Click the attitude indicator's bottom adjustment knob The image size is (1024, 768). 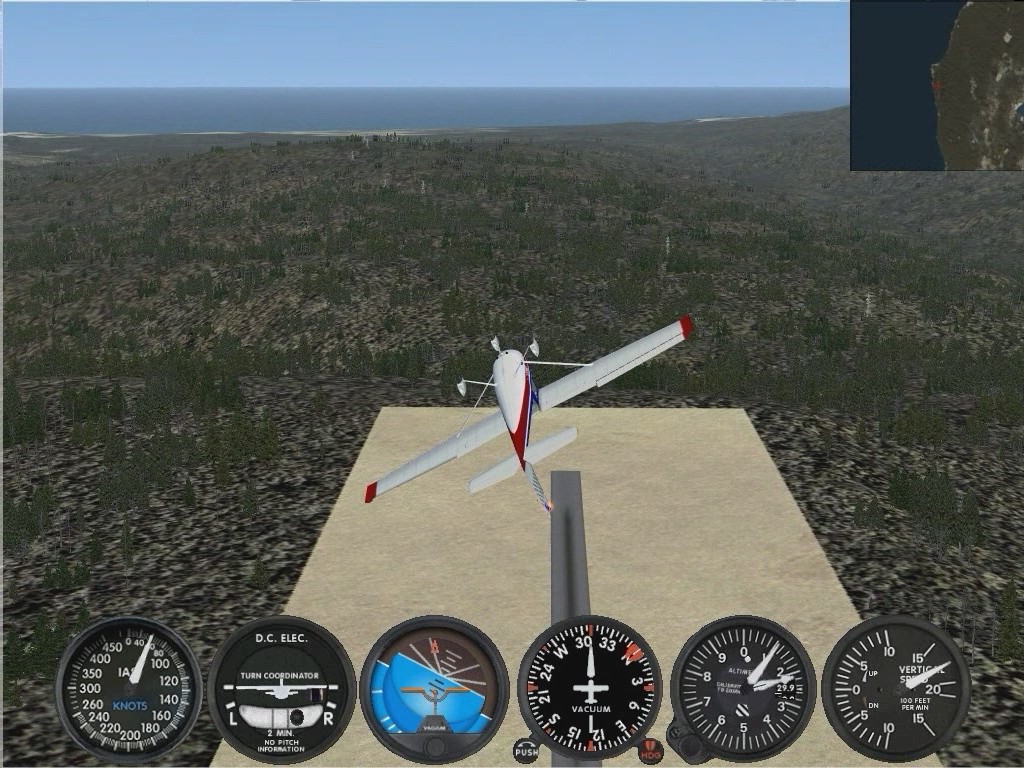point(434,748)
